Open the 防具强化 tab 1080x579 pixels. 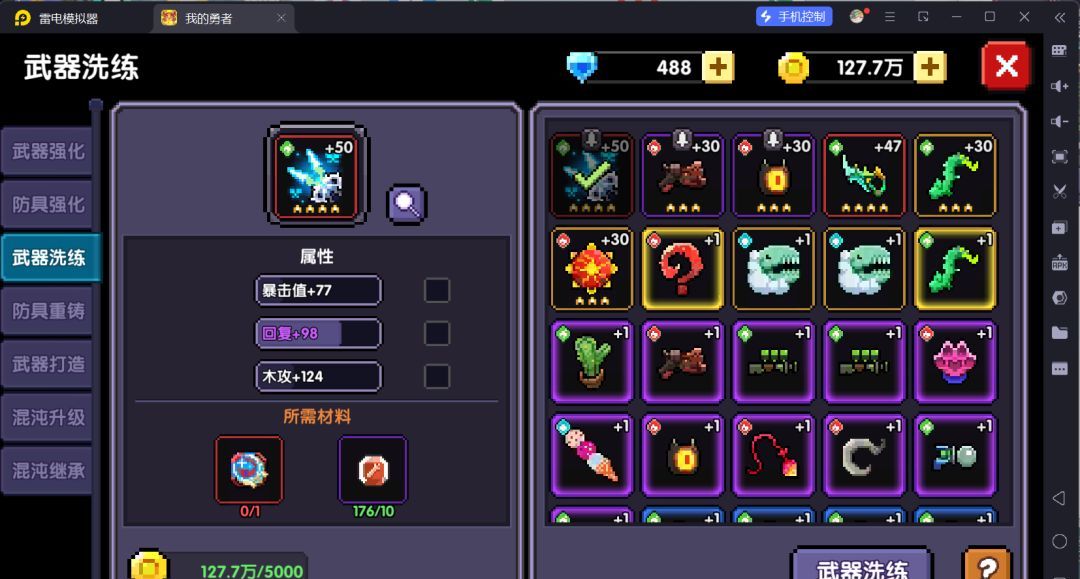pyautogui.click(x=48, y=205)
